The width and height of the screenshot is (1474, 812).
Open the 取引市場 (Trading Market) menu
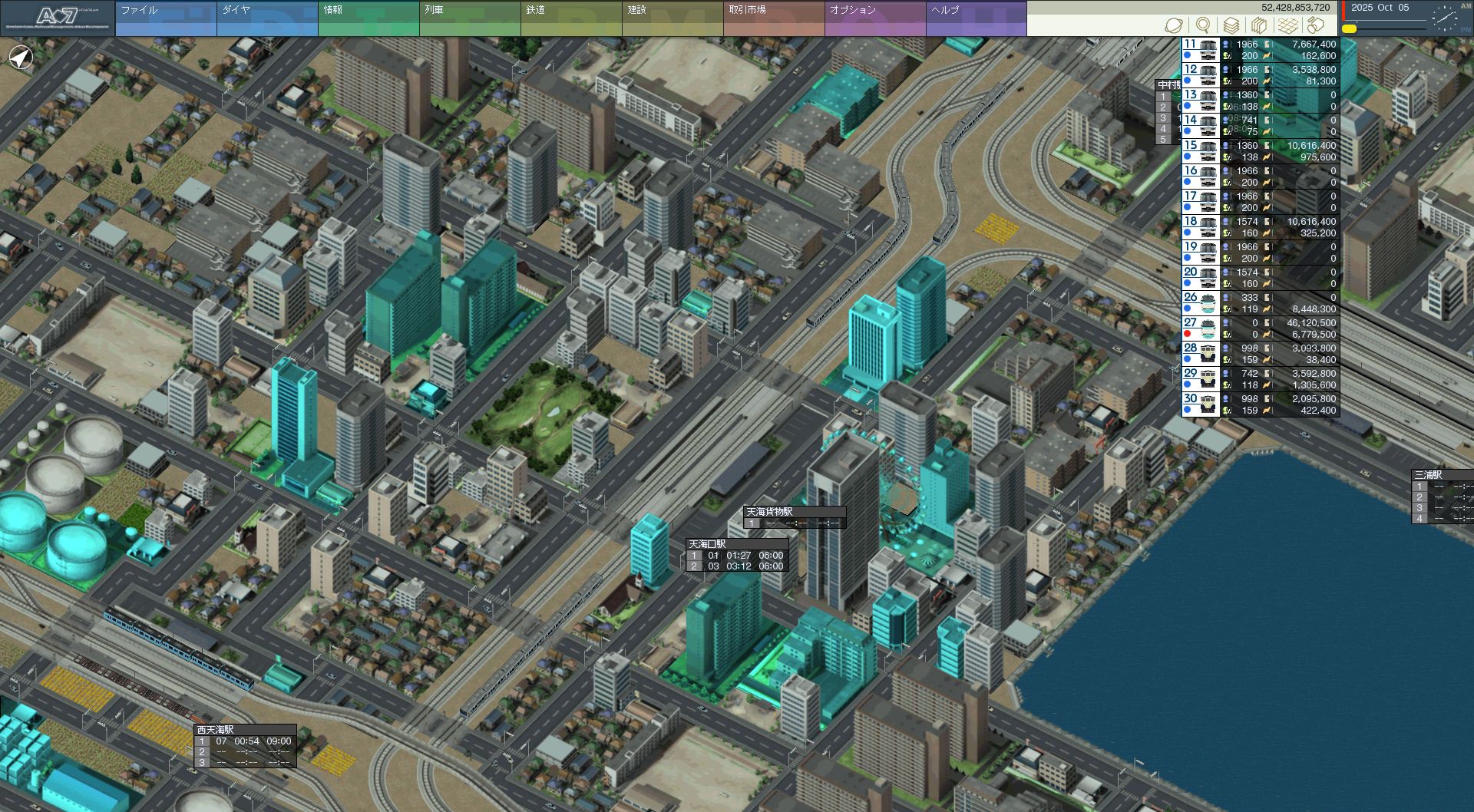point(773,18)
